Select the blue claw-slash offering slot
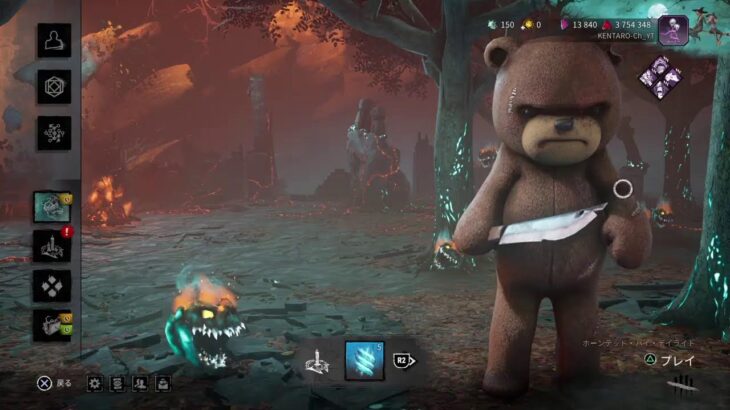 (x=364, y=360)
